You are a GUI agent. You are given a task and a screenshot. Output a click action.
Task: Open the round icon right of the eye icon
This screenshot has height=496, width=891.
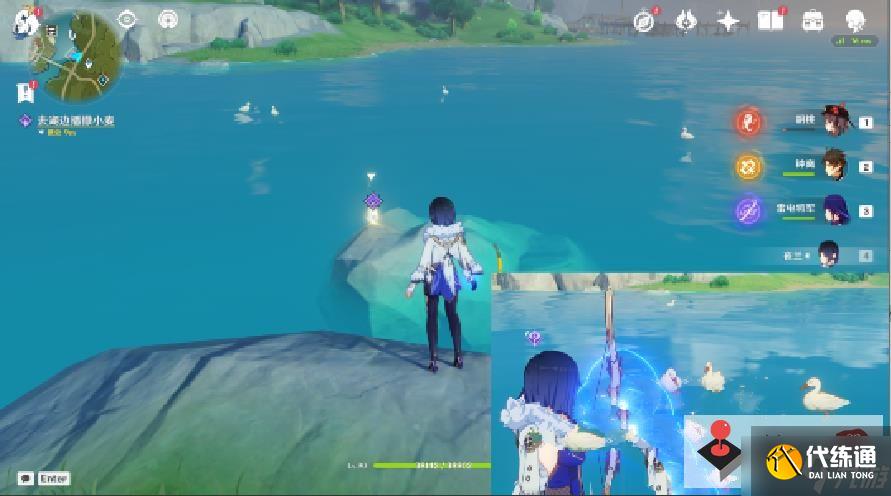[167, 19]
